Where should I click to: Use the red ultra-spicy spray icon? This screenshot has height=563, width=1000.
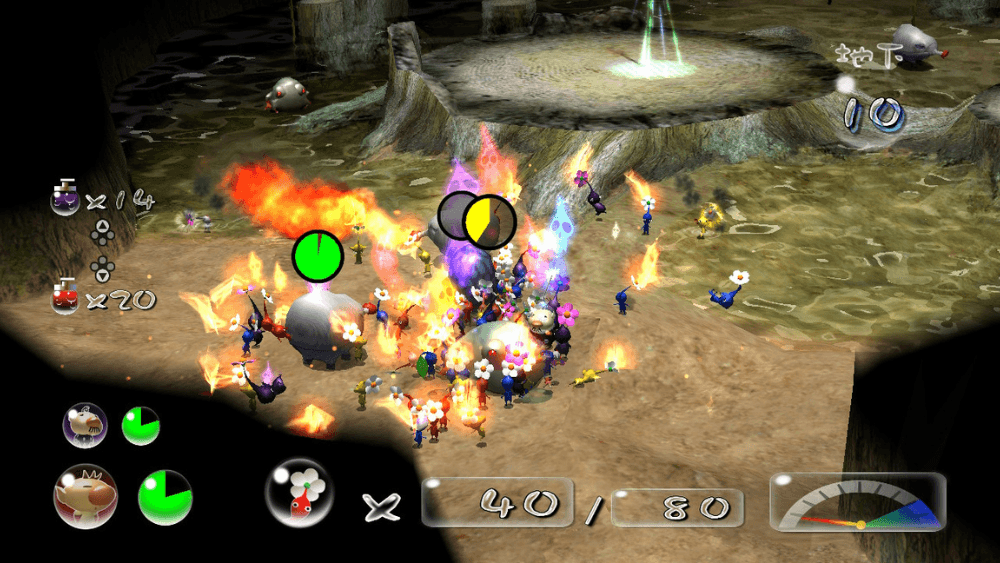[66, 297]
